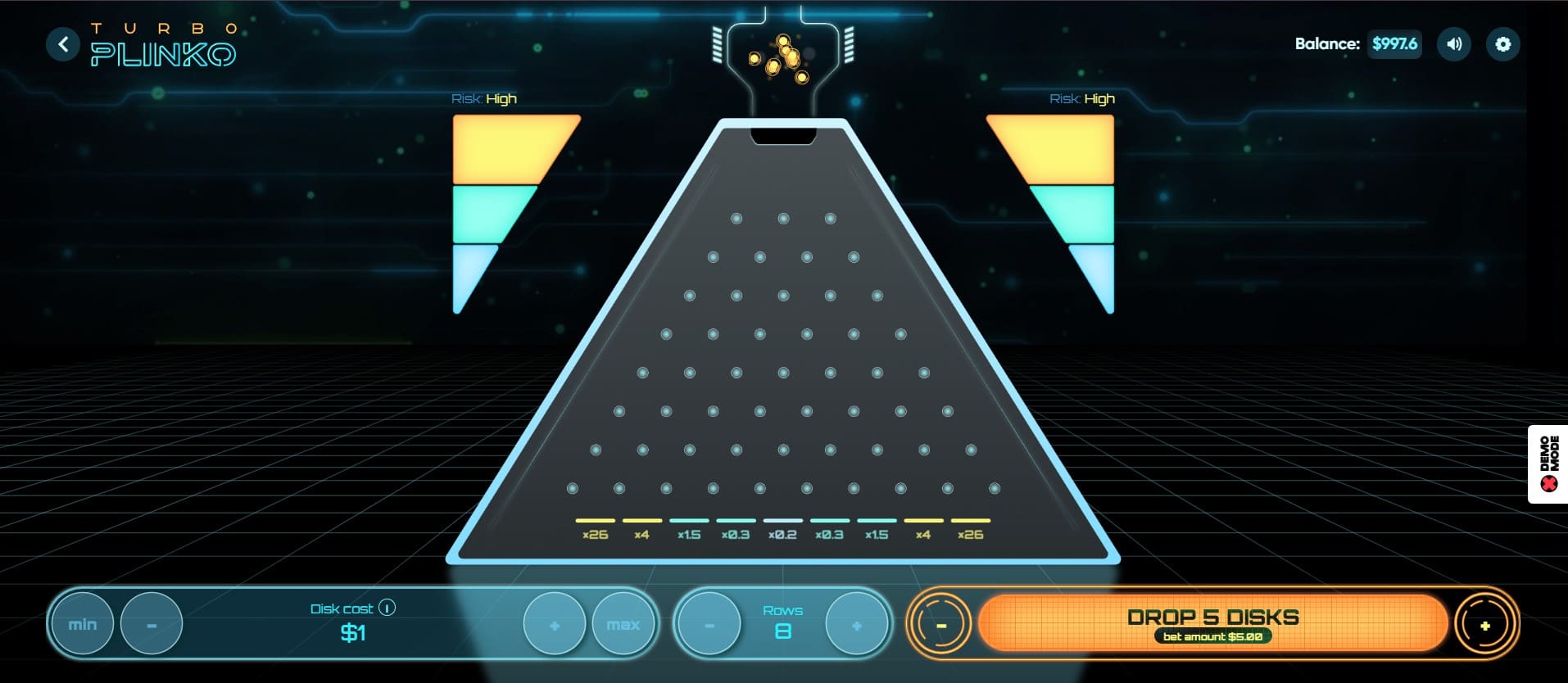Reduce number of disks to drop
The image size is (1568, 683).
(x=940, y=623)
